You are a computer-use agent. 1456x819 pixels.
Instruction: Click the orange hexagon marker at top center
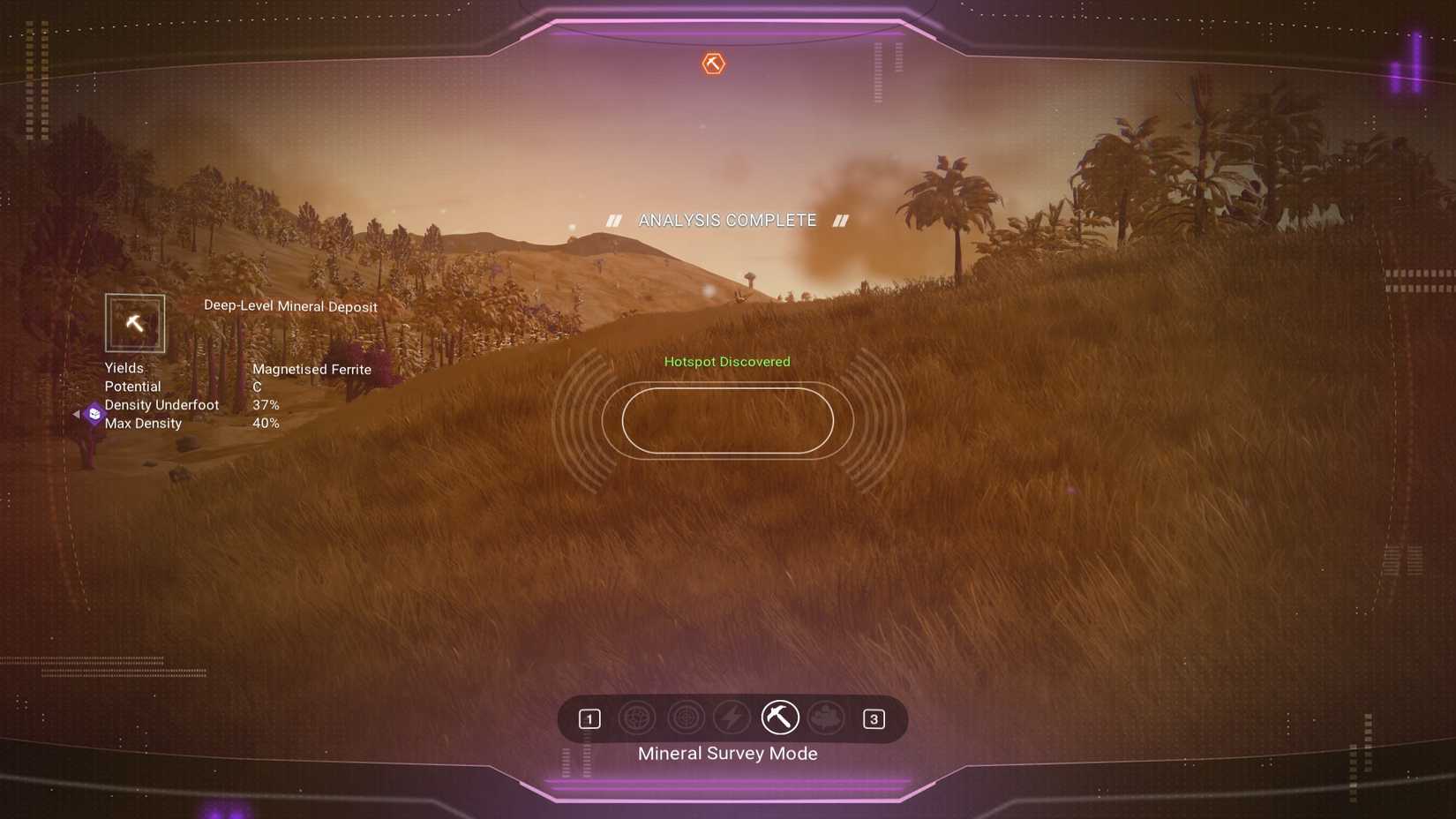[713, 63]
